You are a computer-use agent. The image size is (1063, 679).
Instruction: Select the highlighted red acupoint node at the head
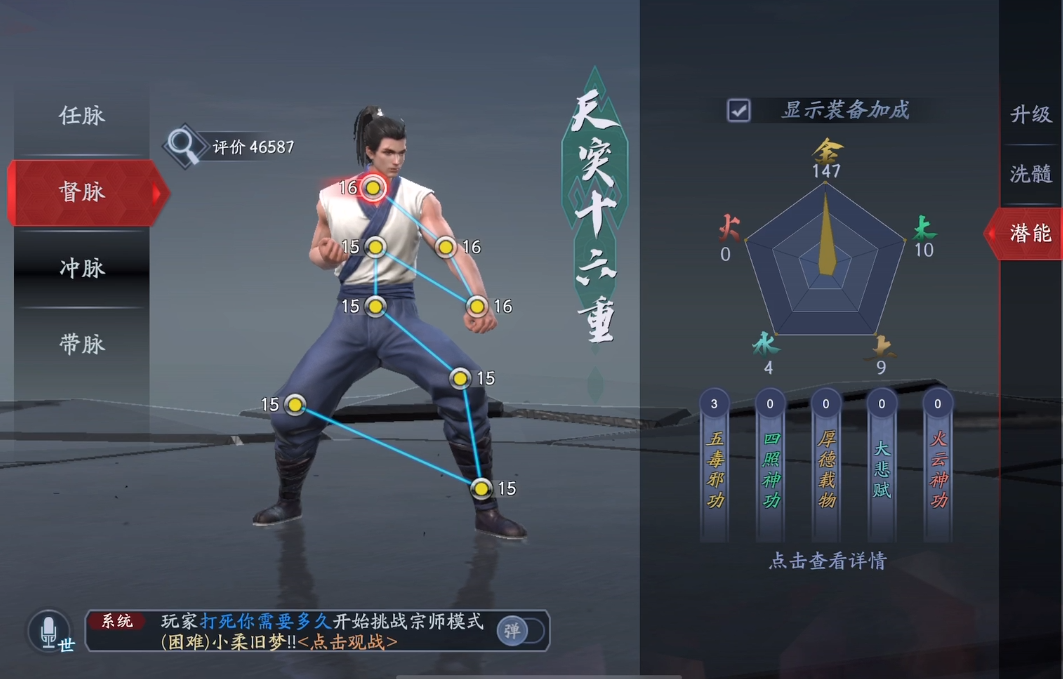tap(373, 188)
